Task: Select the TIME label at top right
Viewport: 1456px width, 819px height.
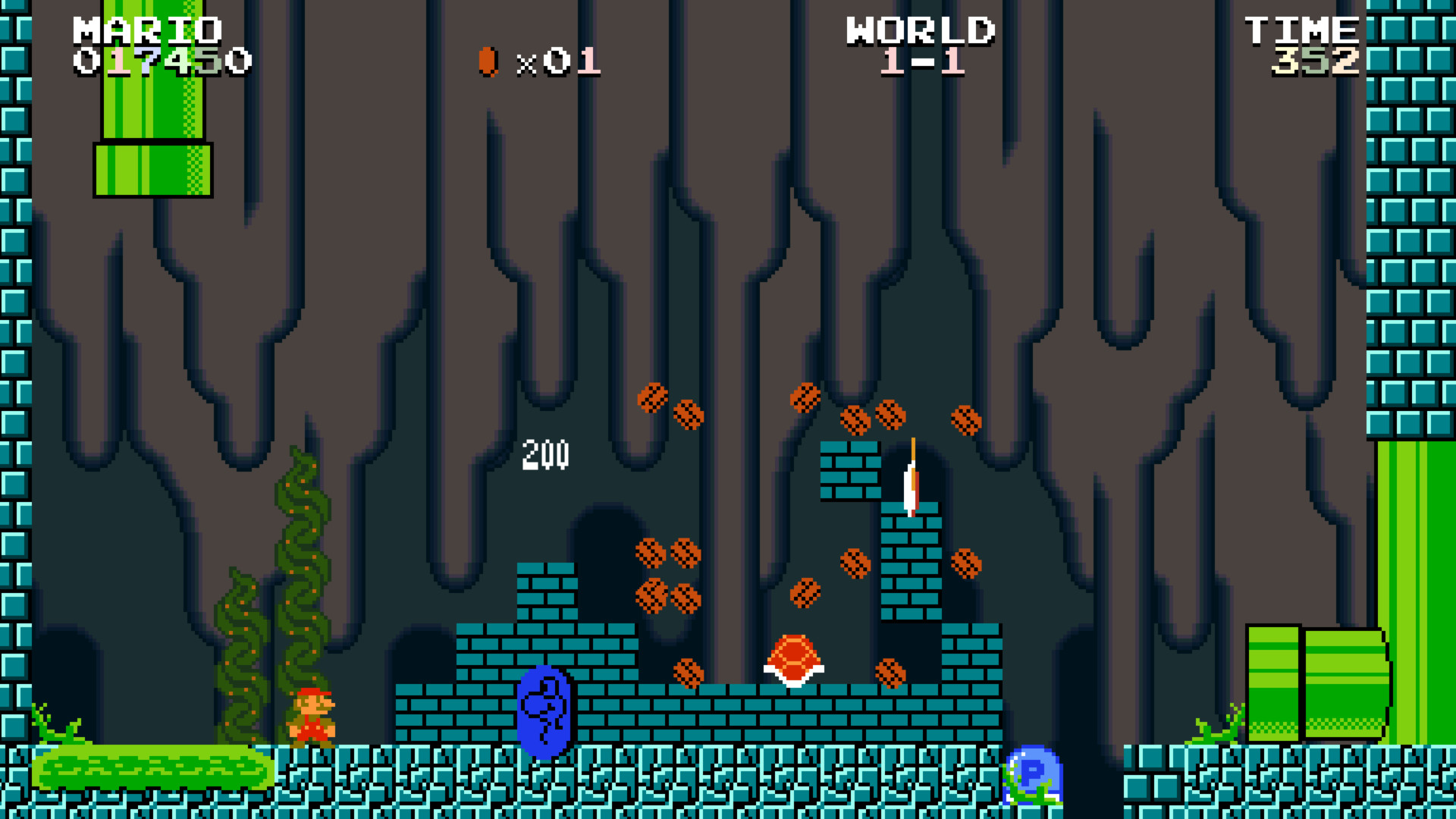Action: pyautogui.click(x=1302, y=29)
